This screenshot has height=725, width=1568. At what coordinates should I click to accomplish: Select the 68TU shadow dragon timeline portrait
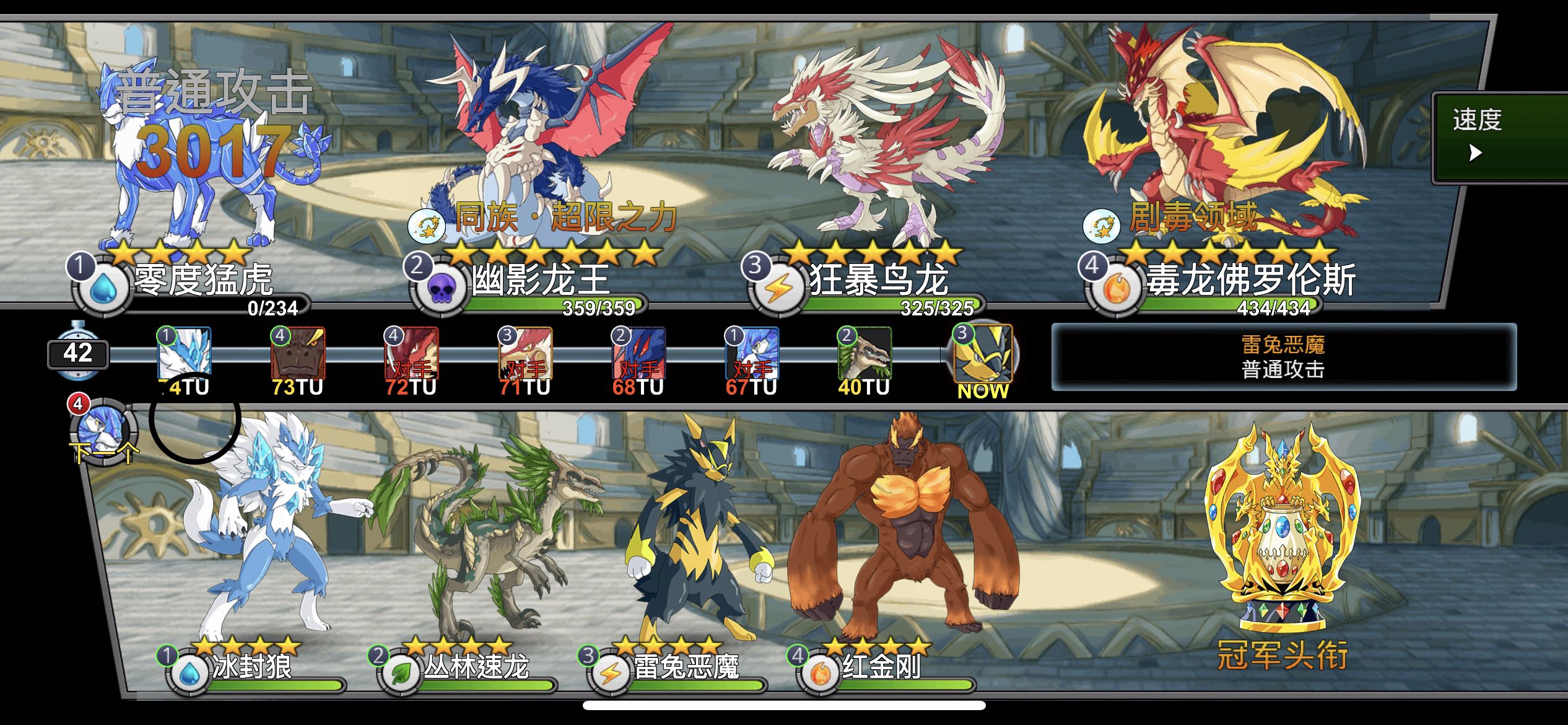pyautogui.click(x=638, y=354)
